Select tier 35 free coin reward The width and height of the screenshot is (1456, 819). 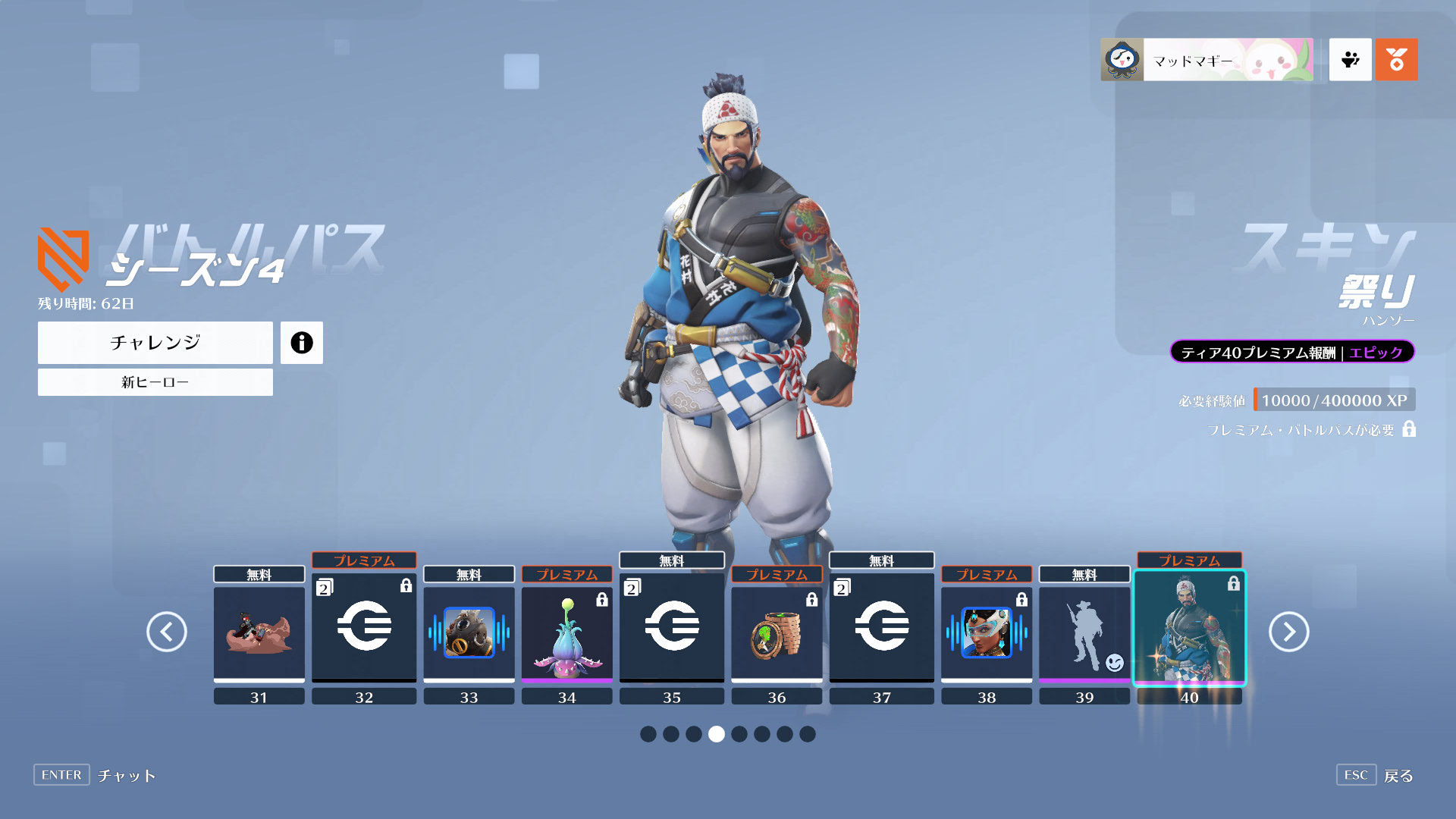[x=671, y=626]
